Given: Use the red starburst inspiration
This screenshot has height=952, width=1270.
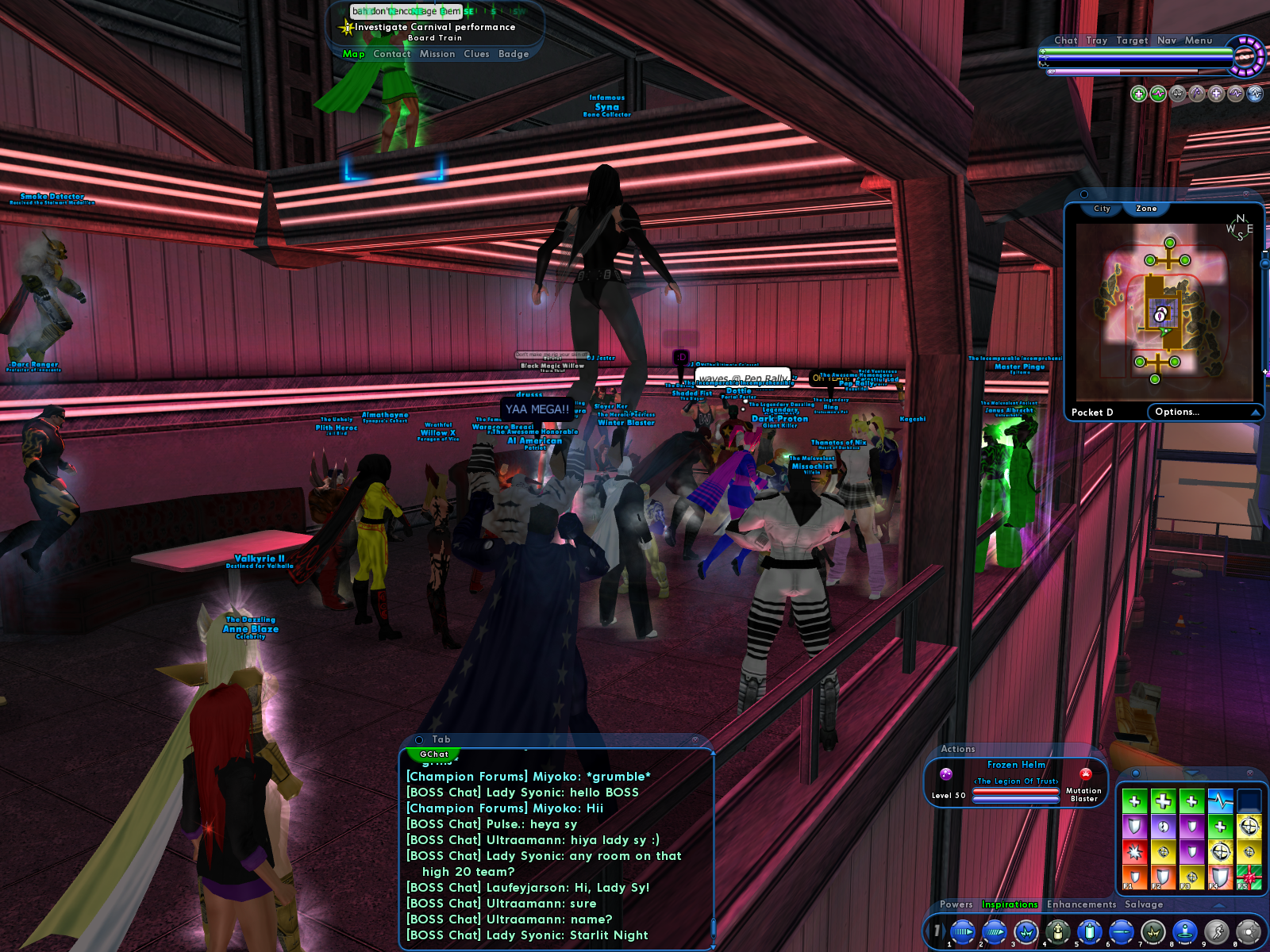Looking at the screenshot, I should 1134,852.
